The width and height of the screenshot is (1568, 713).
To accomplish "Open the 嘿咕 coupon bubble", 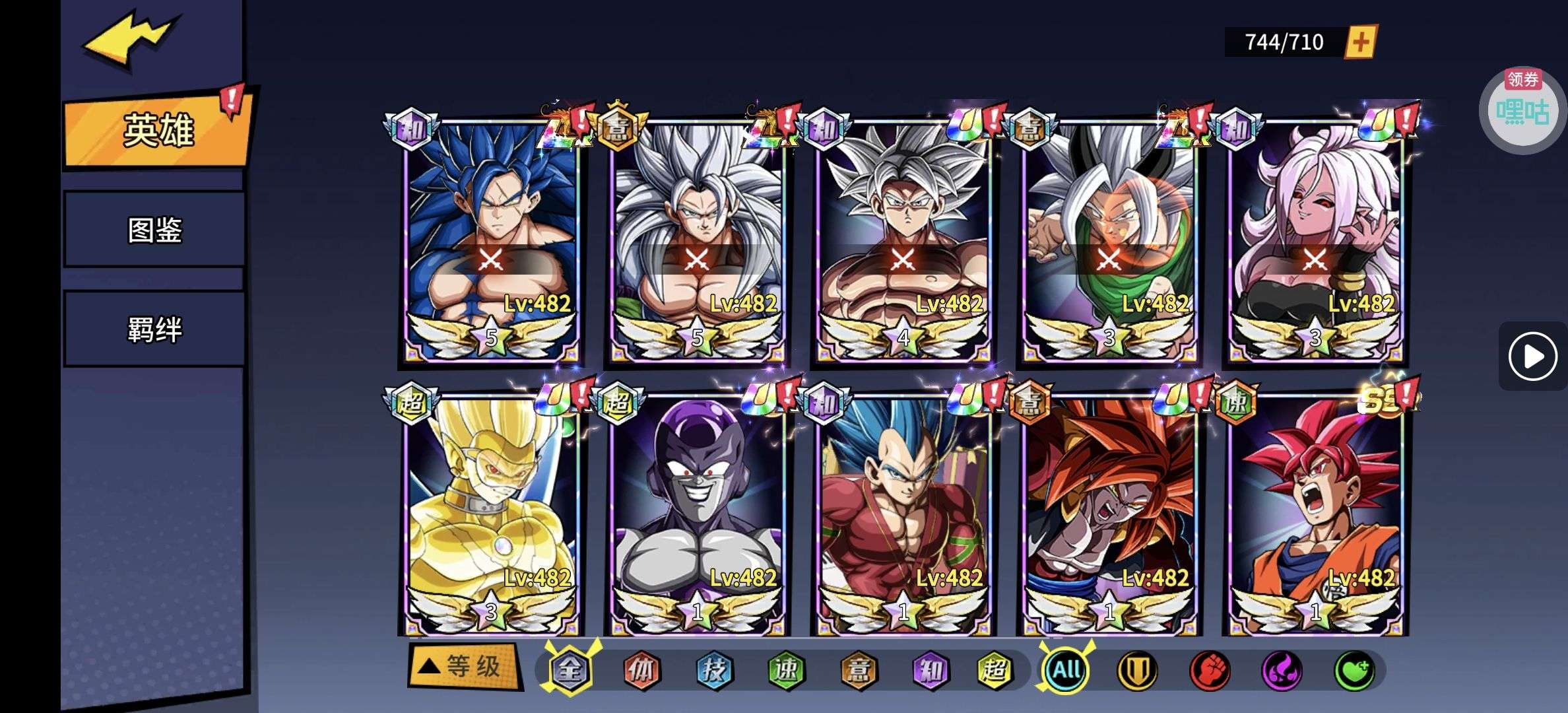I will 1522,111.
